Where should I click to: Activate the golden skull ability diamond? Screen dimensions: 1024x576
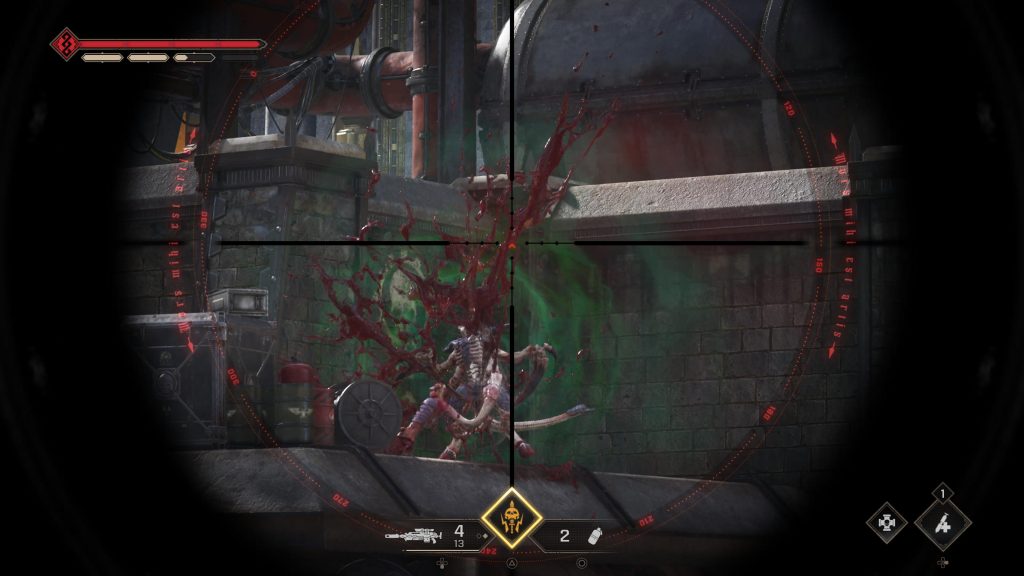[x=511, y=518]
